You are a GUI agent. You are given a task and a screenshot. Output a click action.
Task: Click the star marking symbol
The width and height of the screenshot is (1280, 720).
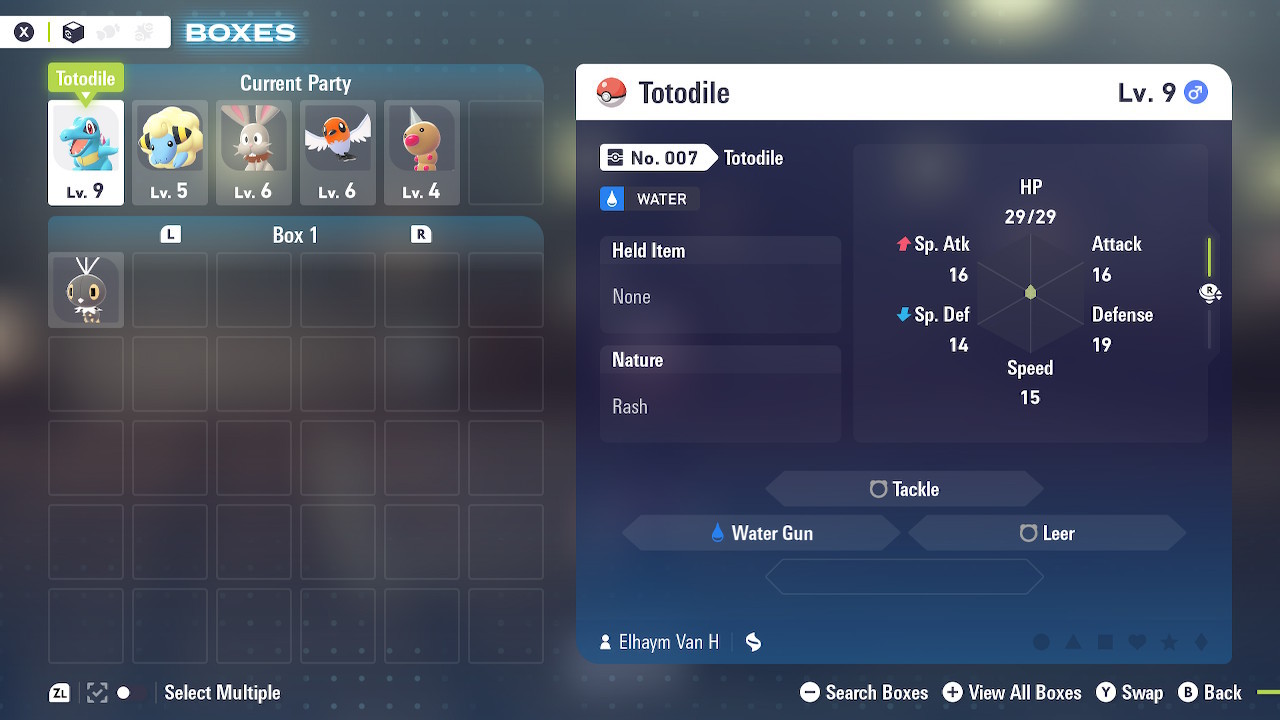[x=1169, y=643]
